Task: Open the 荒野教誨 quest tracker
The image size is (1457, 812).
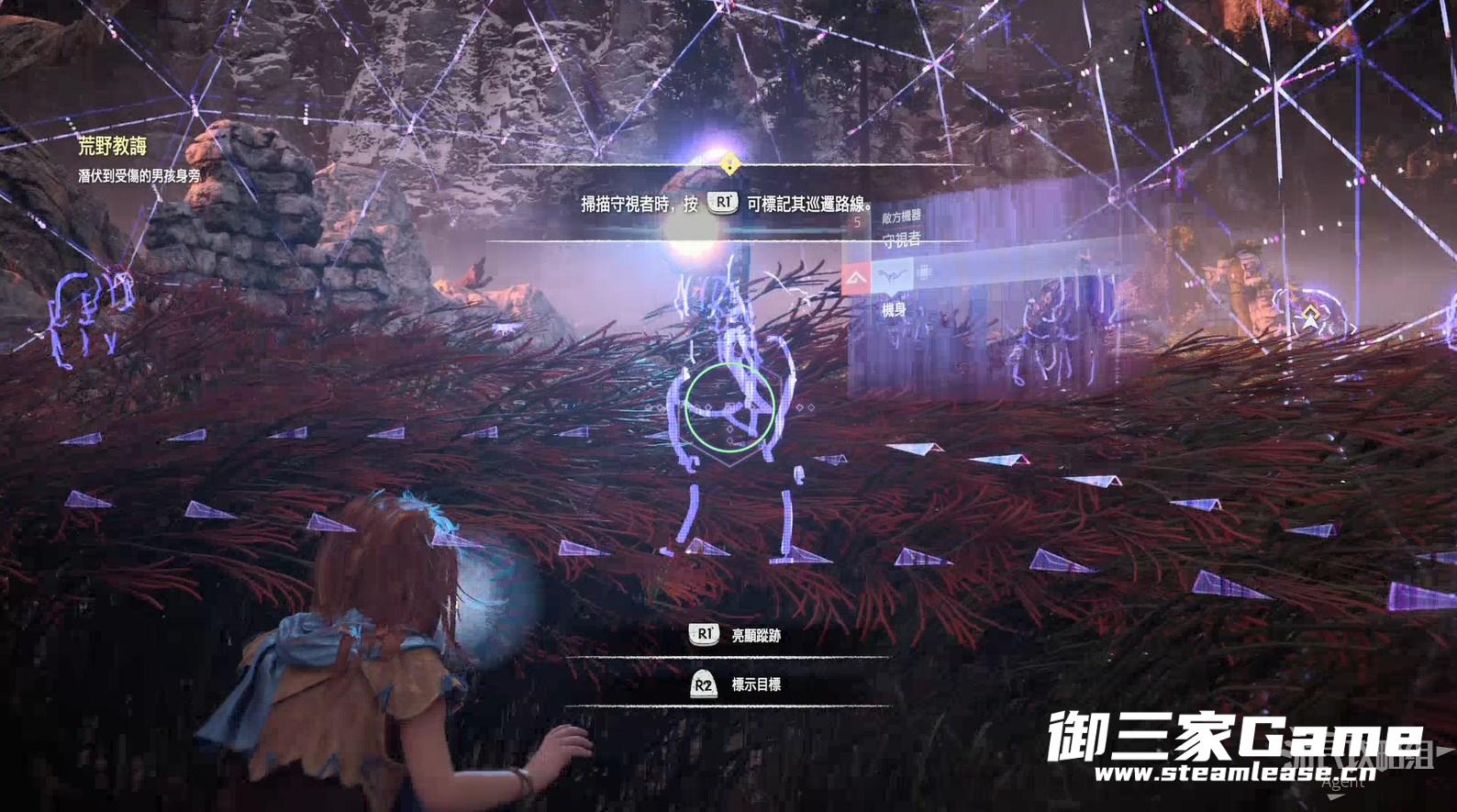Action: 113,146
